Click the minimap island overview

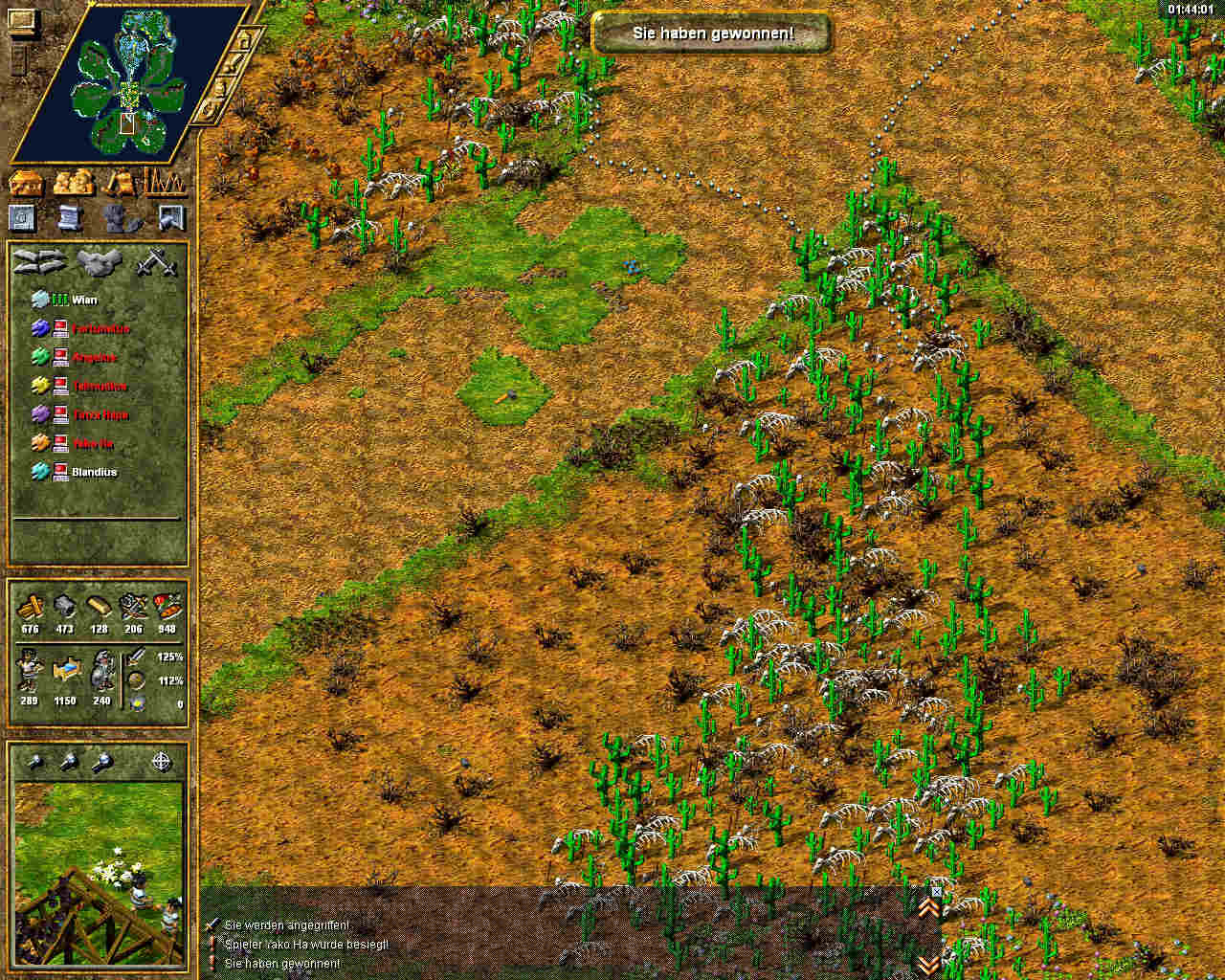coord(127,86)
